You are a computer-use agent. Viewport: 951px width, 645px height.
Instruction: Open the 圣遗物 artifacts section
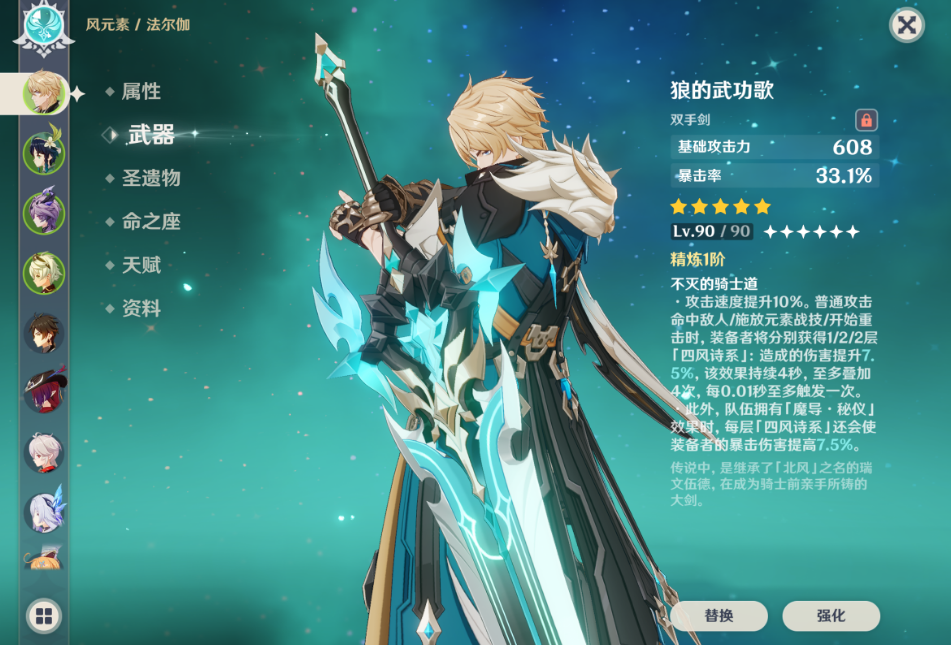(151, 178)
